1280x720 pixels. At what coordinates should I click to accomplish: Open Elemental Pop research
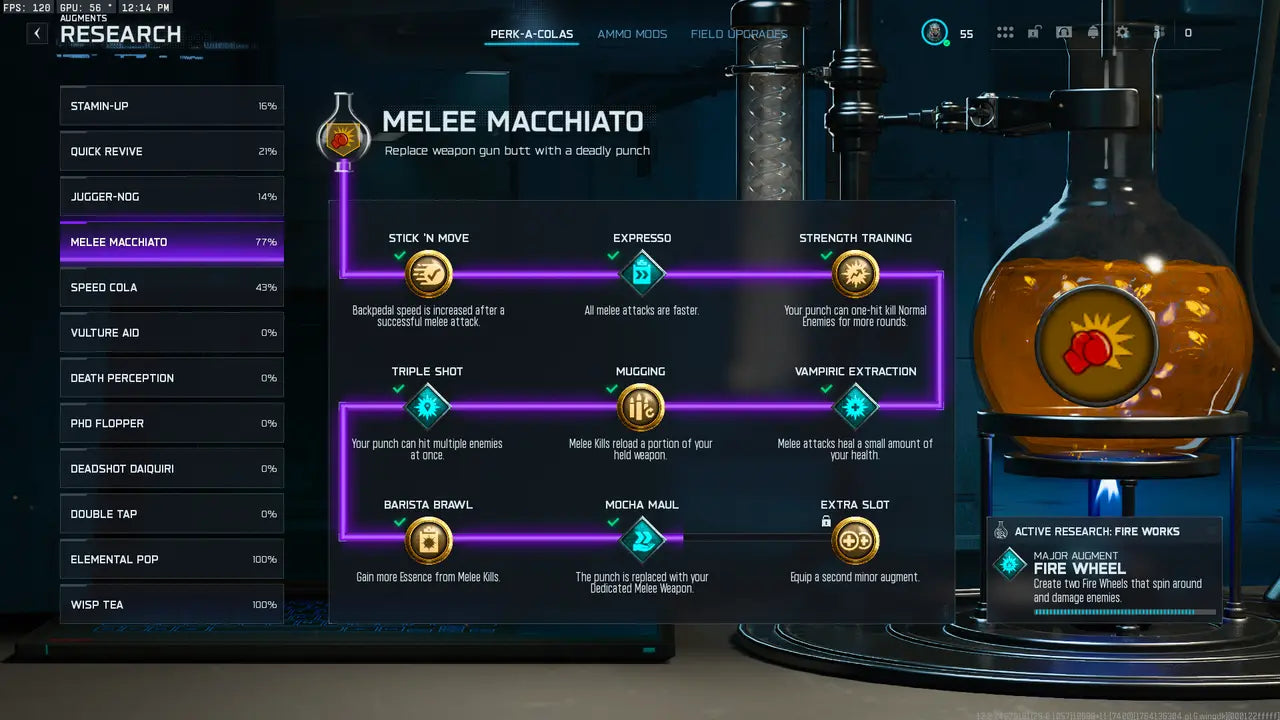click(172, 559)
